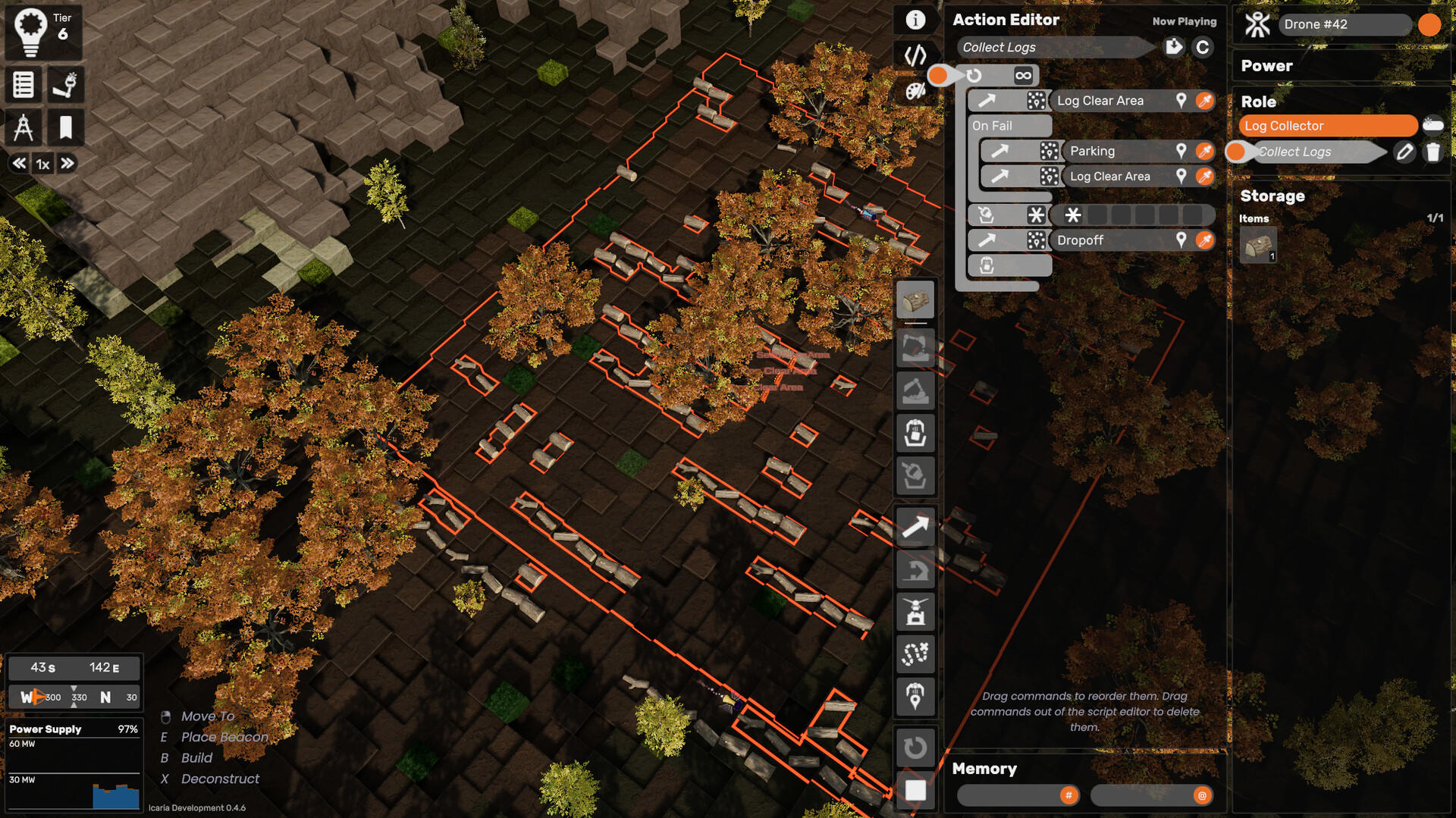Viewport: 1456px width, 818px height.
Task: Click the drone figure icon beside Drone #42
Action: click(x=1257, y=25)
